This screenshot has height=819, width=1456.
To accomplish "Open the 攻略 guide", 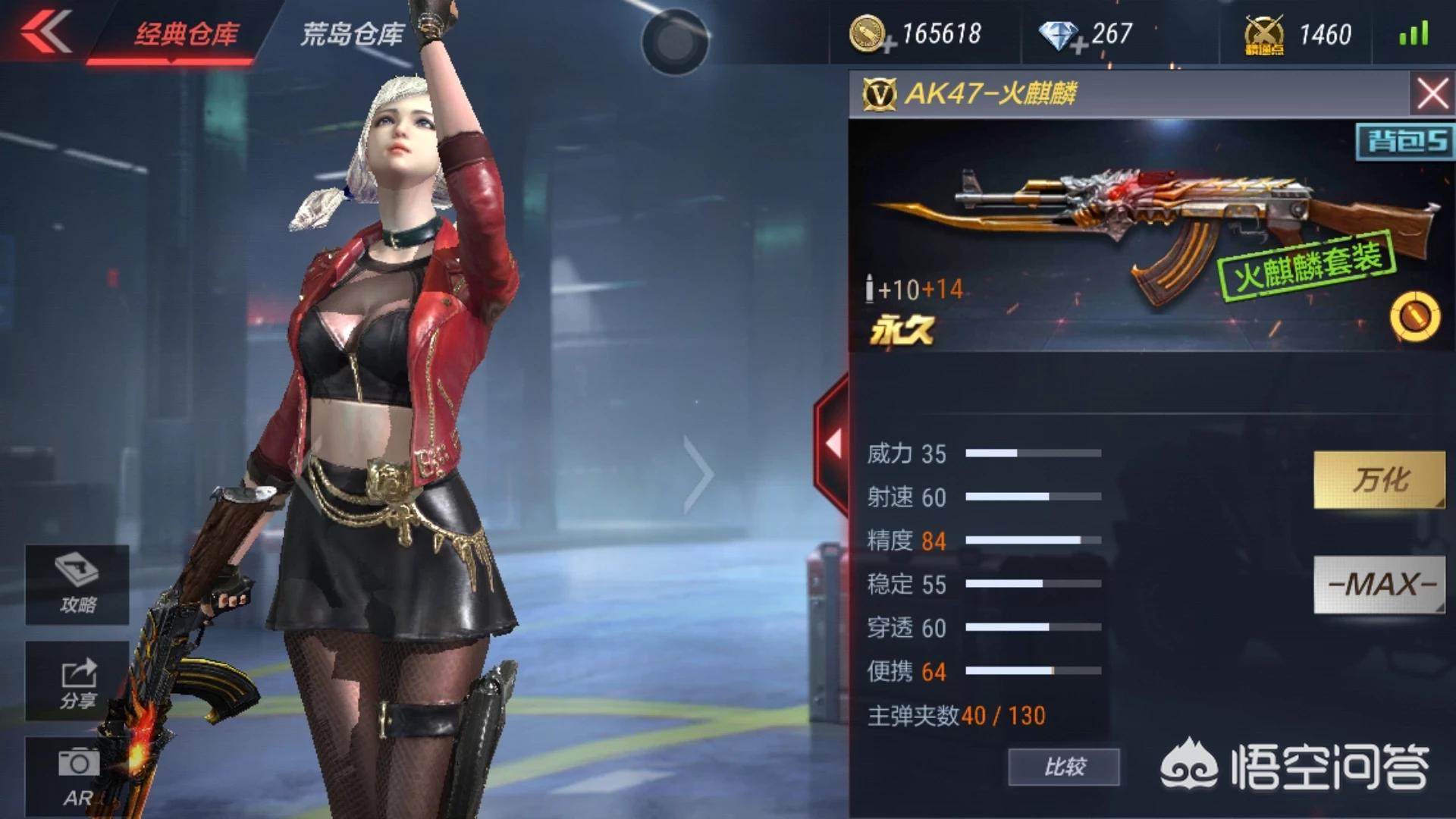I will [x=77, y=584].
